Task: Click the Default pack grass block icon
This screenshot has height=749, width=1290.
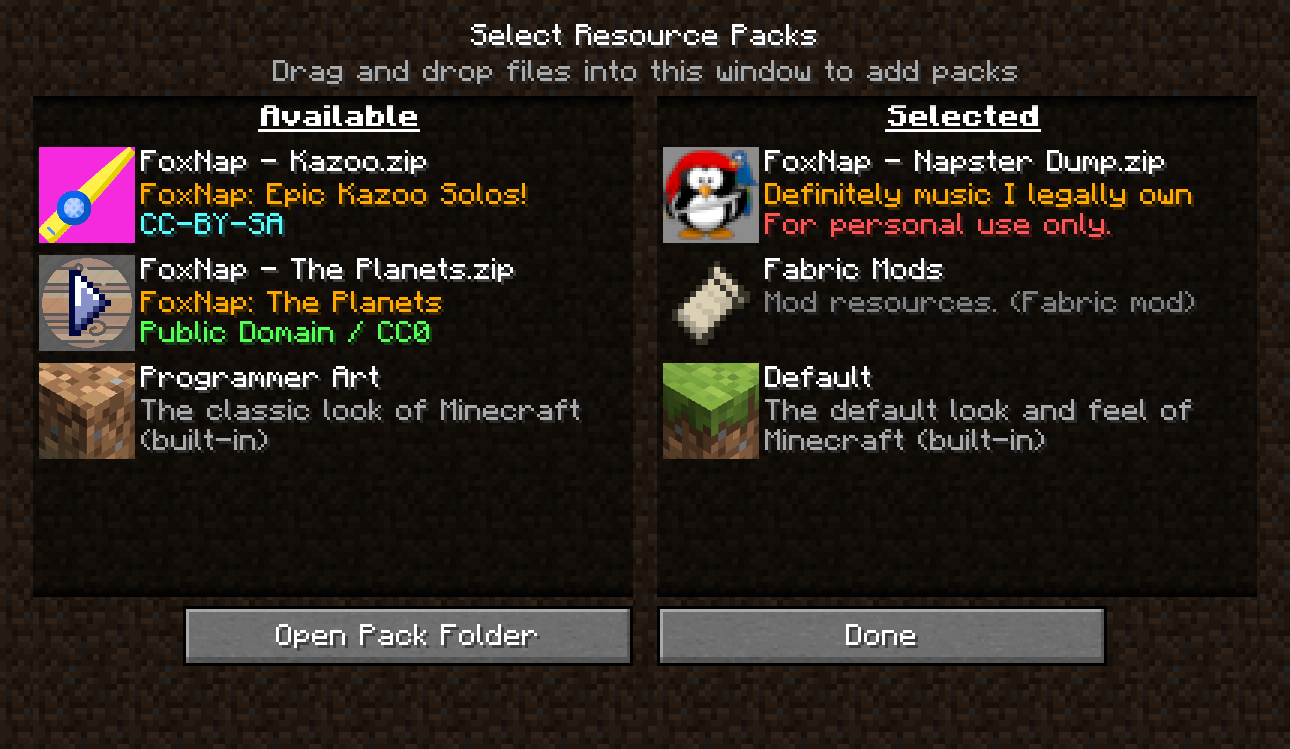Action: [710, 411]
